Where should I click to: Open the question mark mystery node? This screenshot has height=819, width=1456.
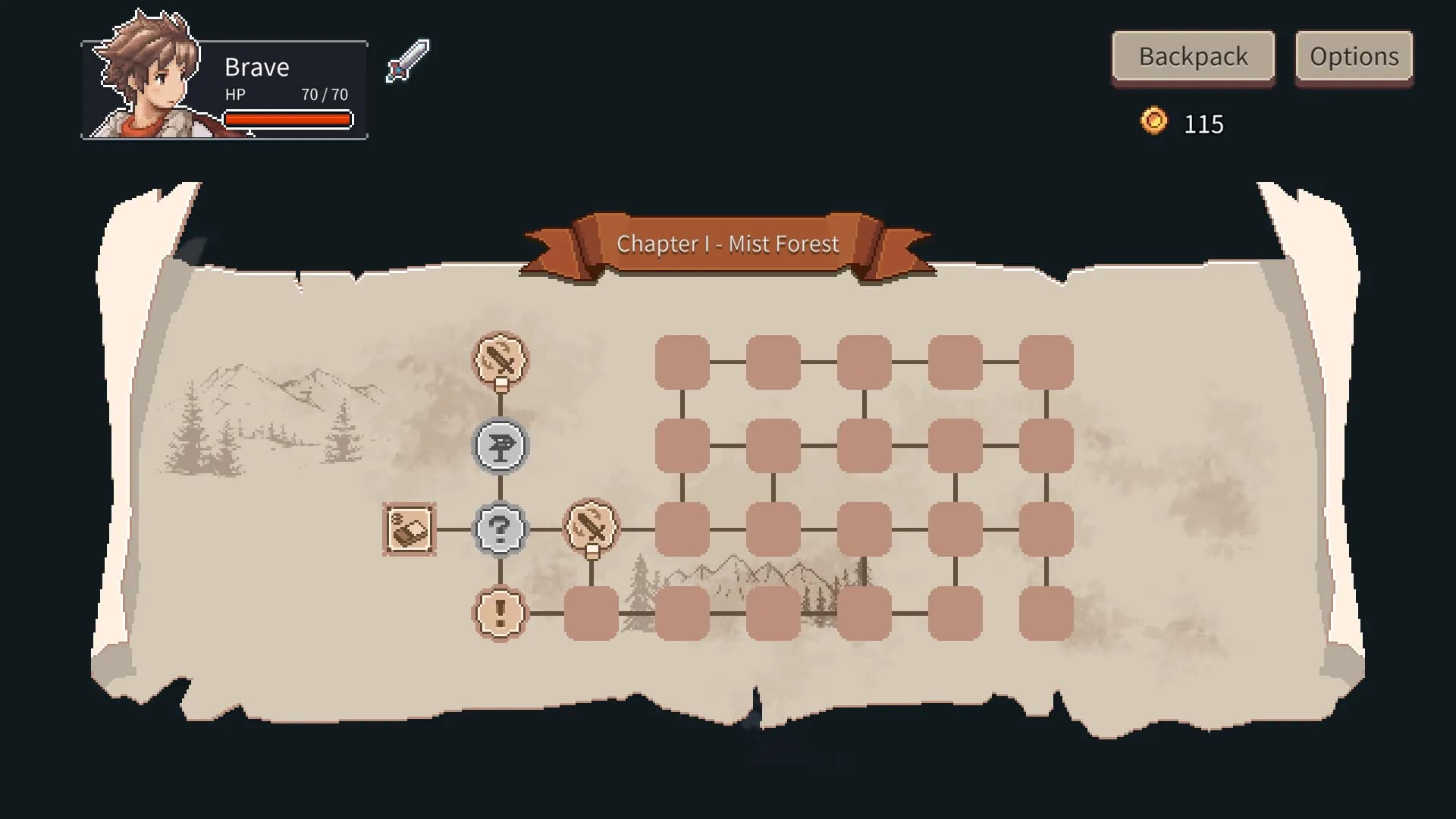499,529
